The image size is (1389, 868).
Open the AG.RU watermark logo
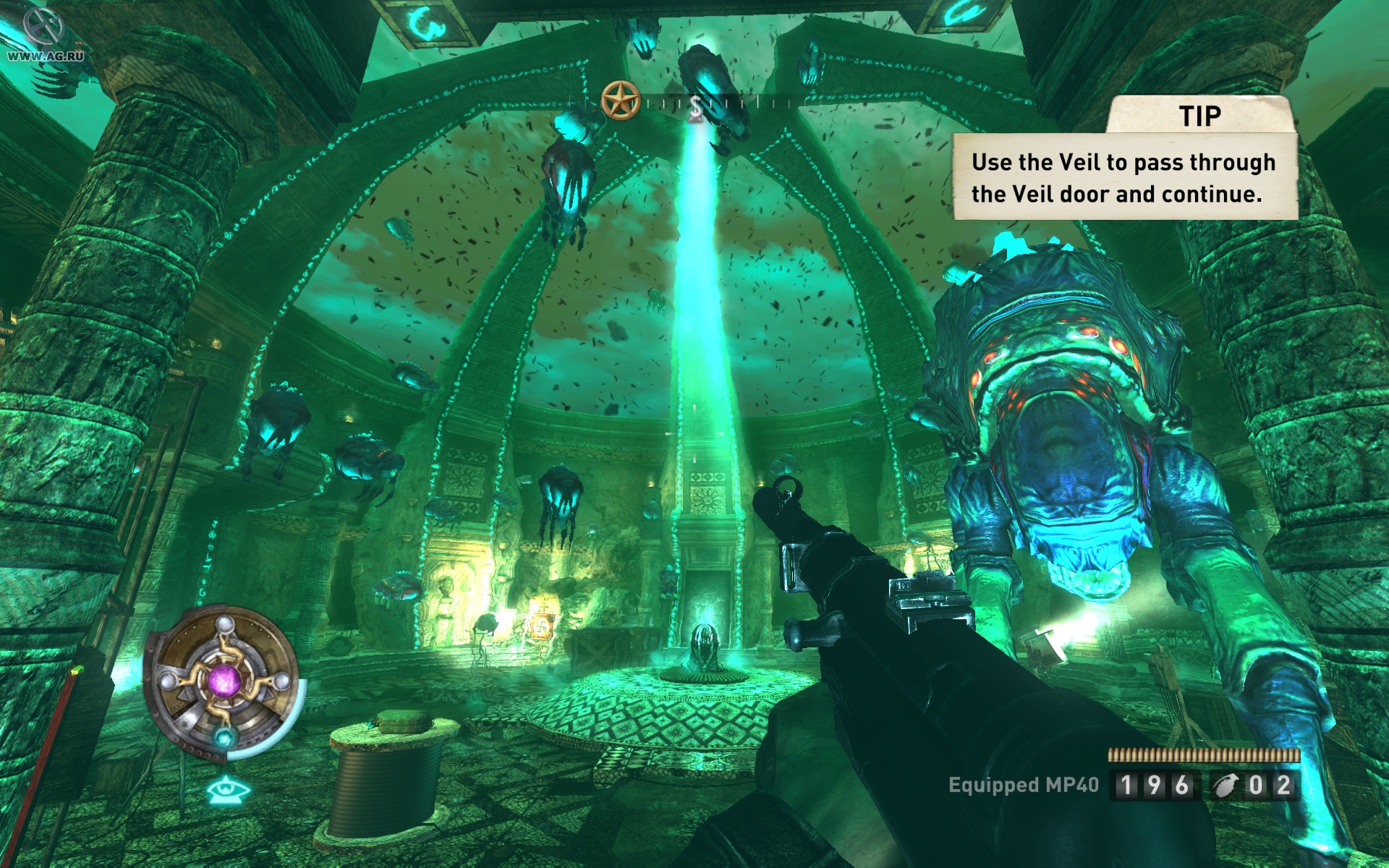(42, 35)
